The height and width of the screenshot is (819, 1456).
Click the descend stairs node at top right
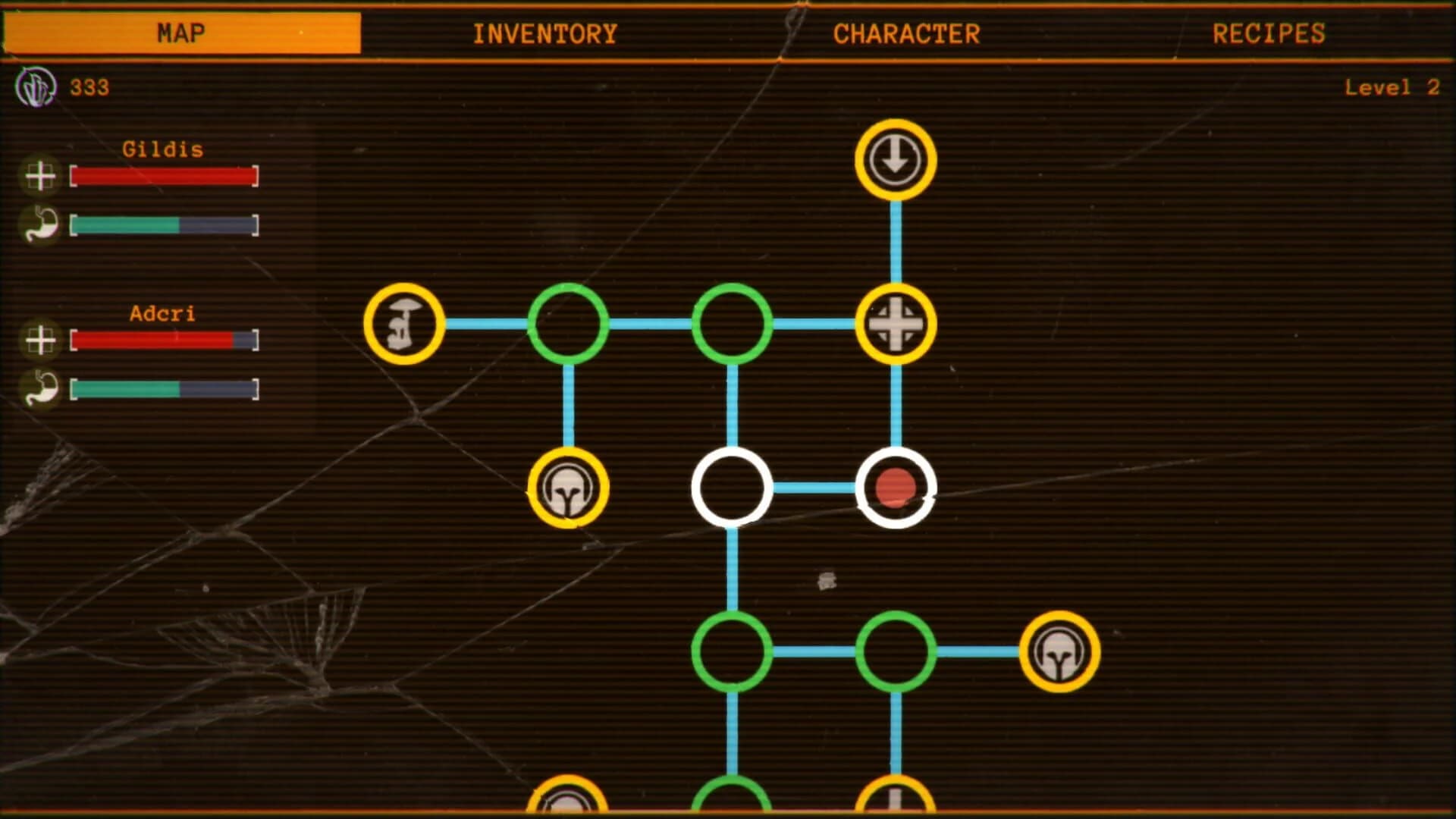click(x=895, y=160)
